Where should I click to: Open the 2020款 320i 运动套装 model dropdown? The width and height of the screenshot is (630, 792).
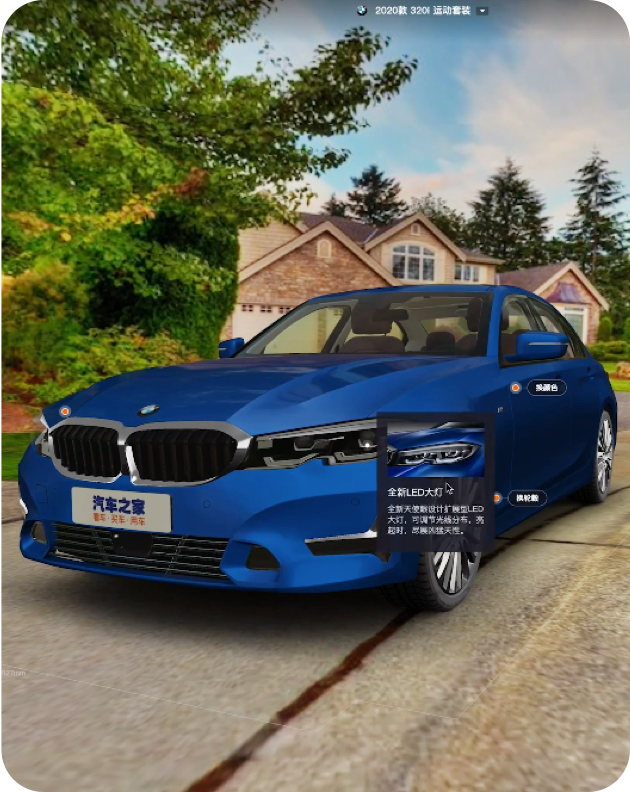tap(483, 10)
